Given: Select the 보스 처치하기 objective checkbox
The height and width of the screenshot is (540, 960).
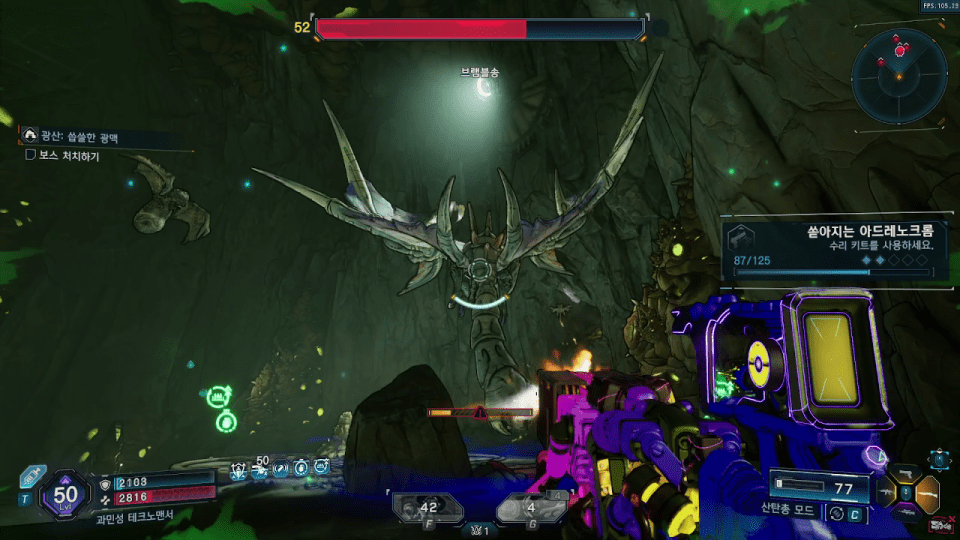Looking at the screenshot, I should click(x=32, y=156).
